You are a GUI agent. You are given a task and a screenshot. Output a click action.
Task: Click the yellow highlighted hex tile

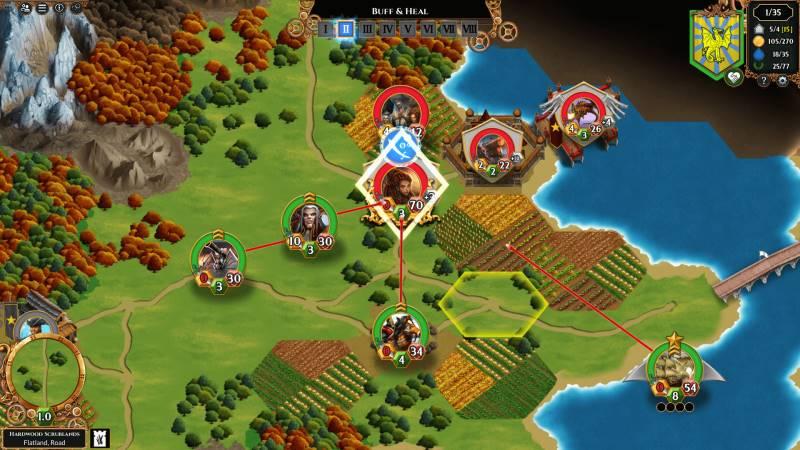point(493,302)
